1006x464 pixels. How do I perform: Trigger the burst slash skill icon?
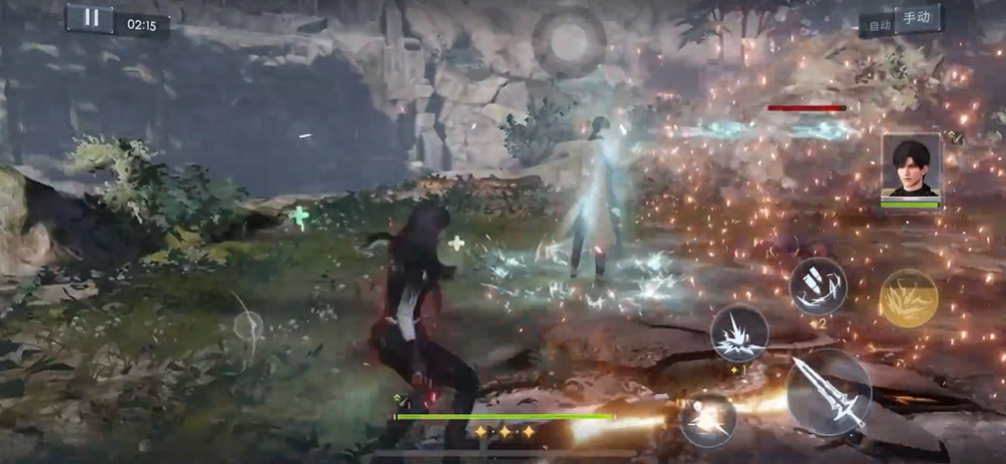739,334
